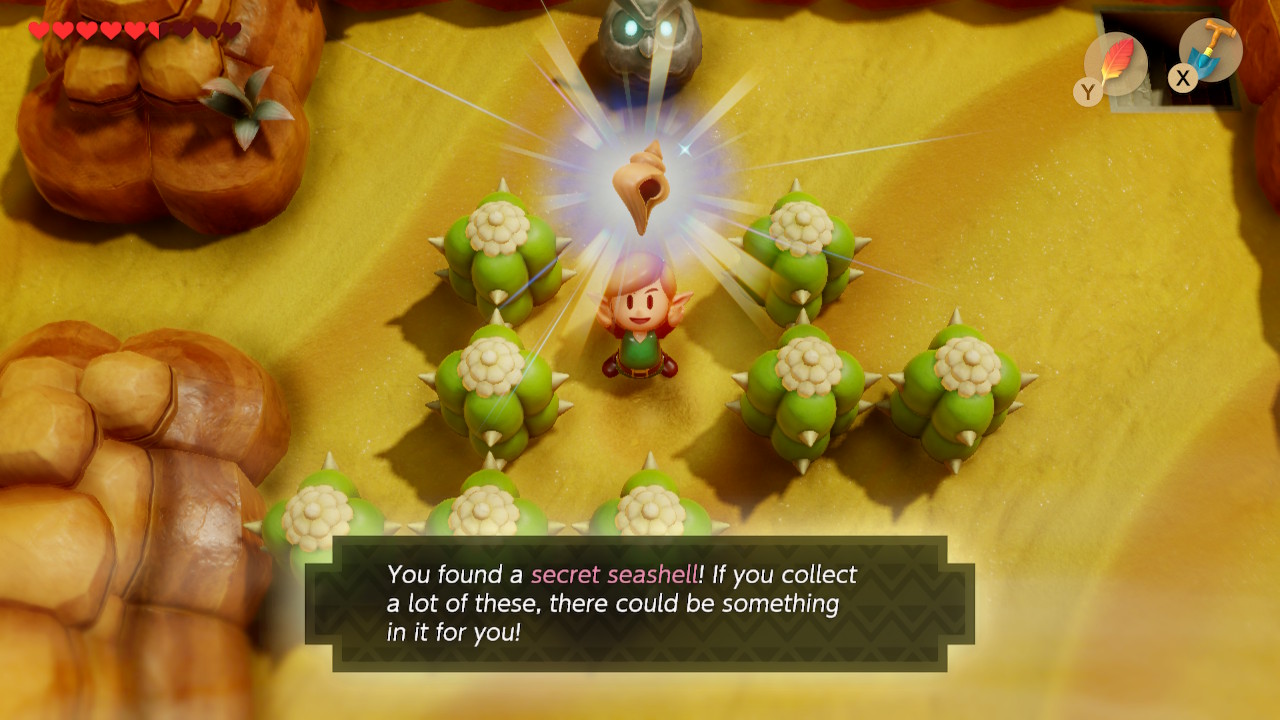
Task: Select the shovel item slot
Action: click(x=1211, y=51)
